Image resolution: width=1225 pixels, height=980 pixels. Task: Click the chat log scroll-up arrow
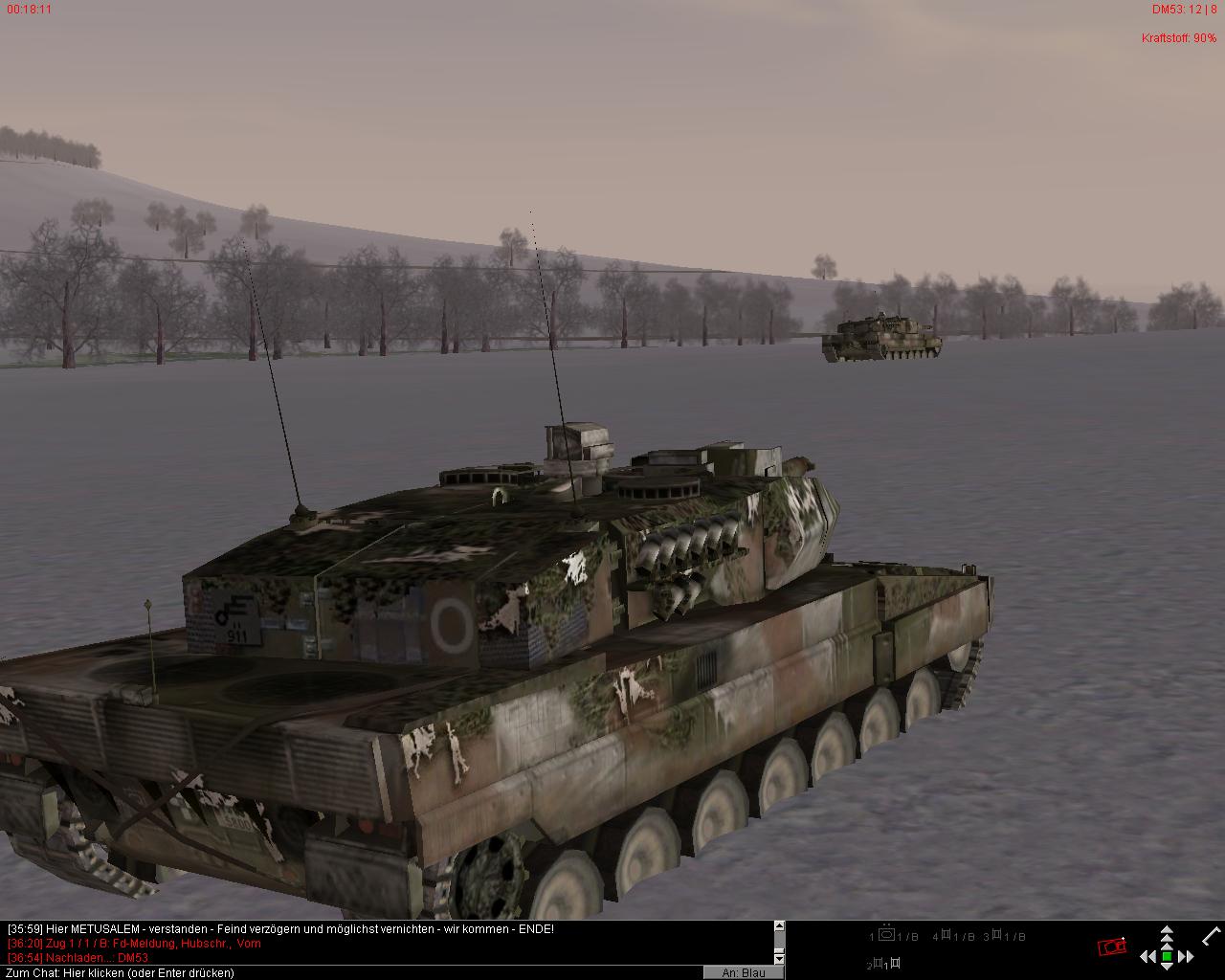779,926
